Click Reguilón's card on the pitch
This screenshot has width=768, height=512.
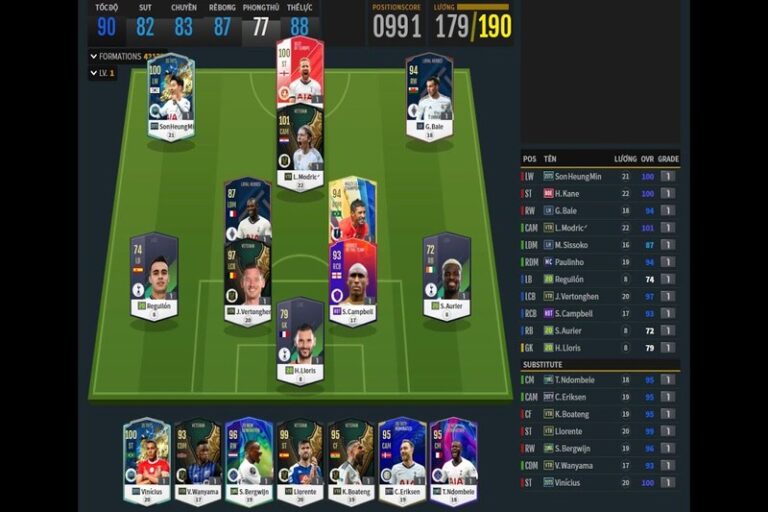[x=154, y=276]
